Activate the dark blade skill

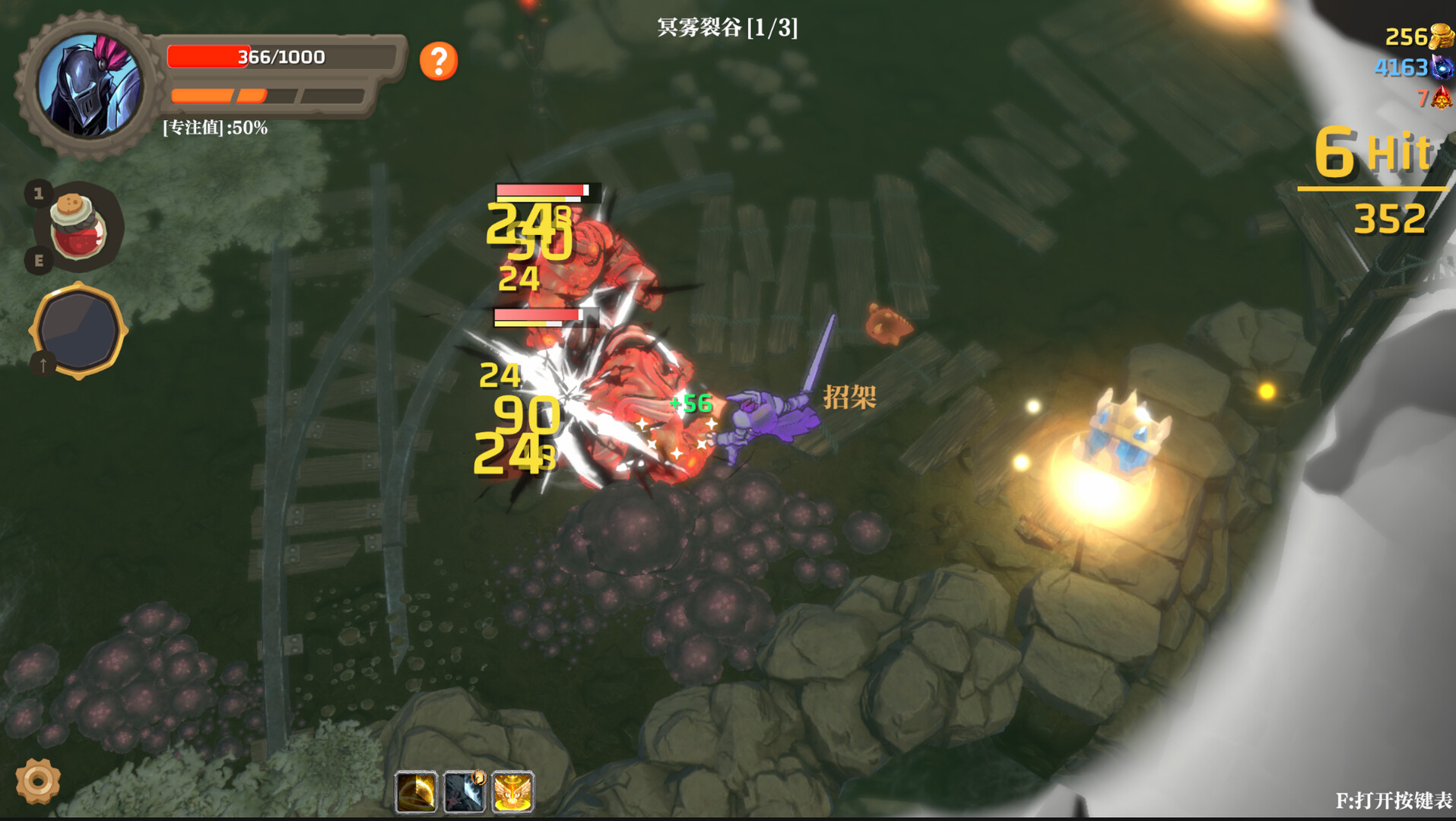(465, 793)
